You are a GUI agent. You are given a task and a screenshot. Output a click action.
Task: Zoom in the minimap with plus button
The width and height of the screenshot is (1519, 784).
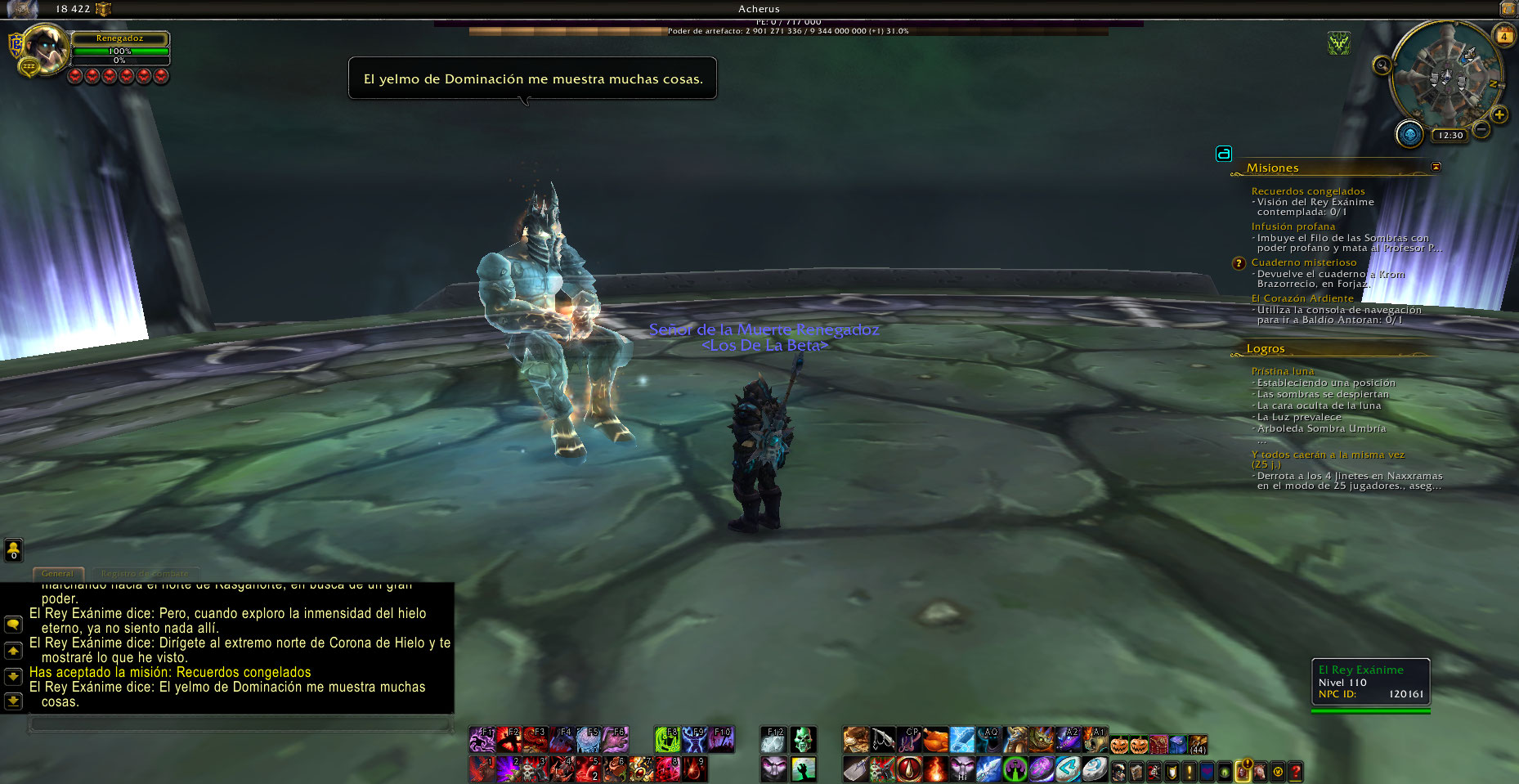(x=1499, y=114)
